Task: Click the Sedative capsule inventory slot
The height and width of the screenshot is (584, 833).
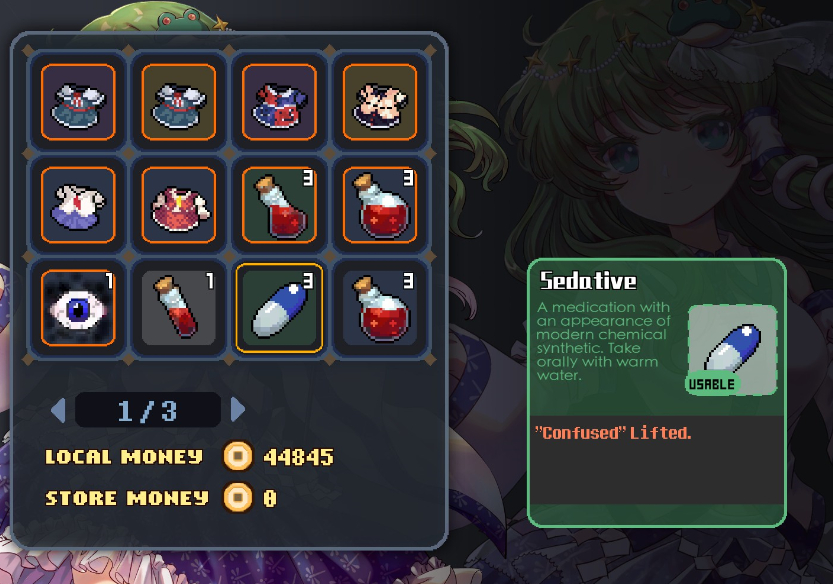Action: tap(279, 307)
